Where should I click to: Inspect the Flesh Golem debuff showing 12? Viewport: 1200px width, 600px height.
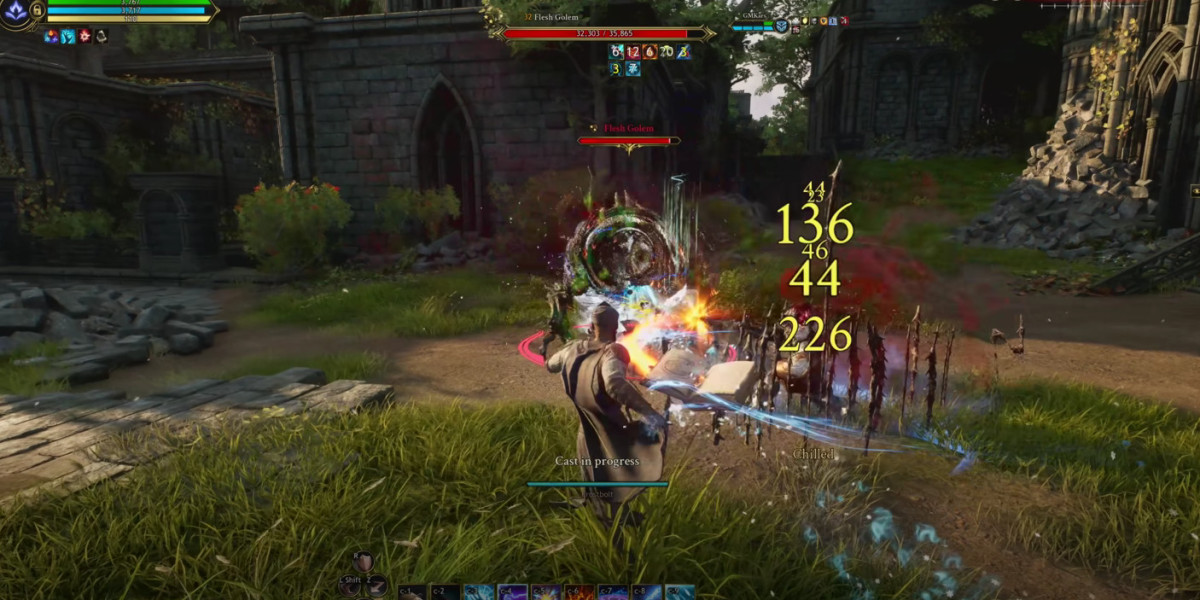coord(633,51)
